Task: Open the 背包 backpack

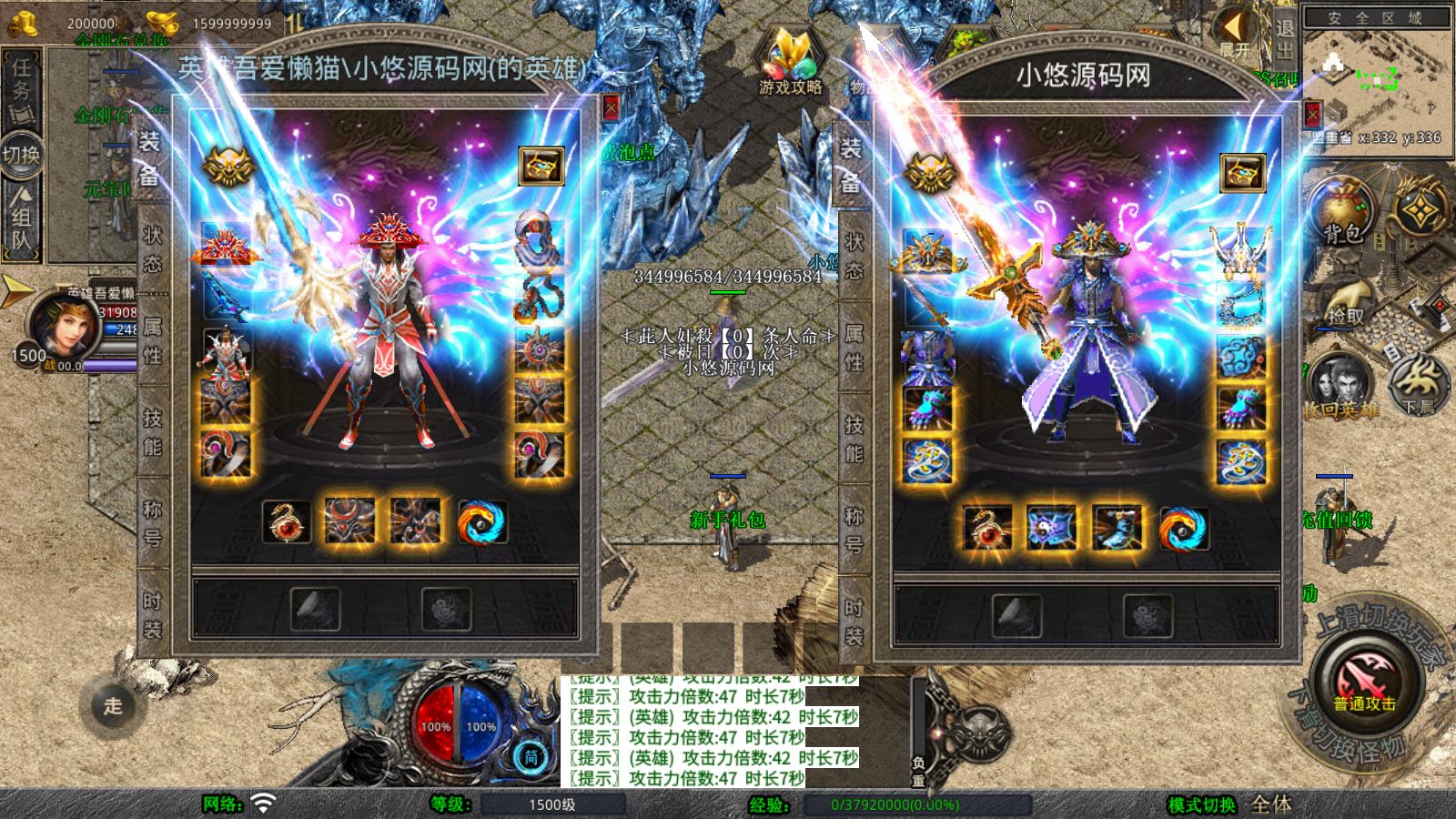Action: (1342, 215)
